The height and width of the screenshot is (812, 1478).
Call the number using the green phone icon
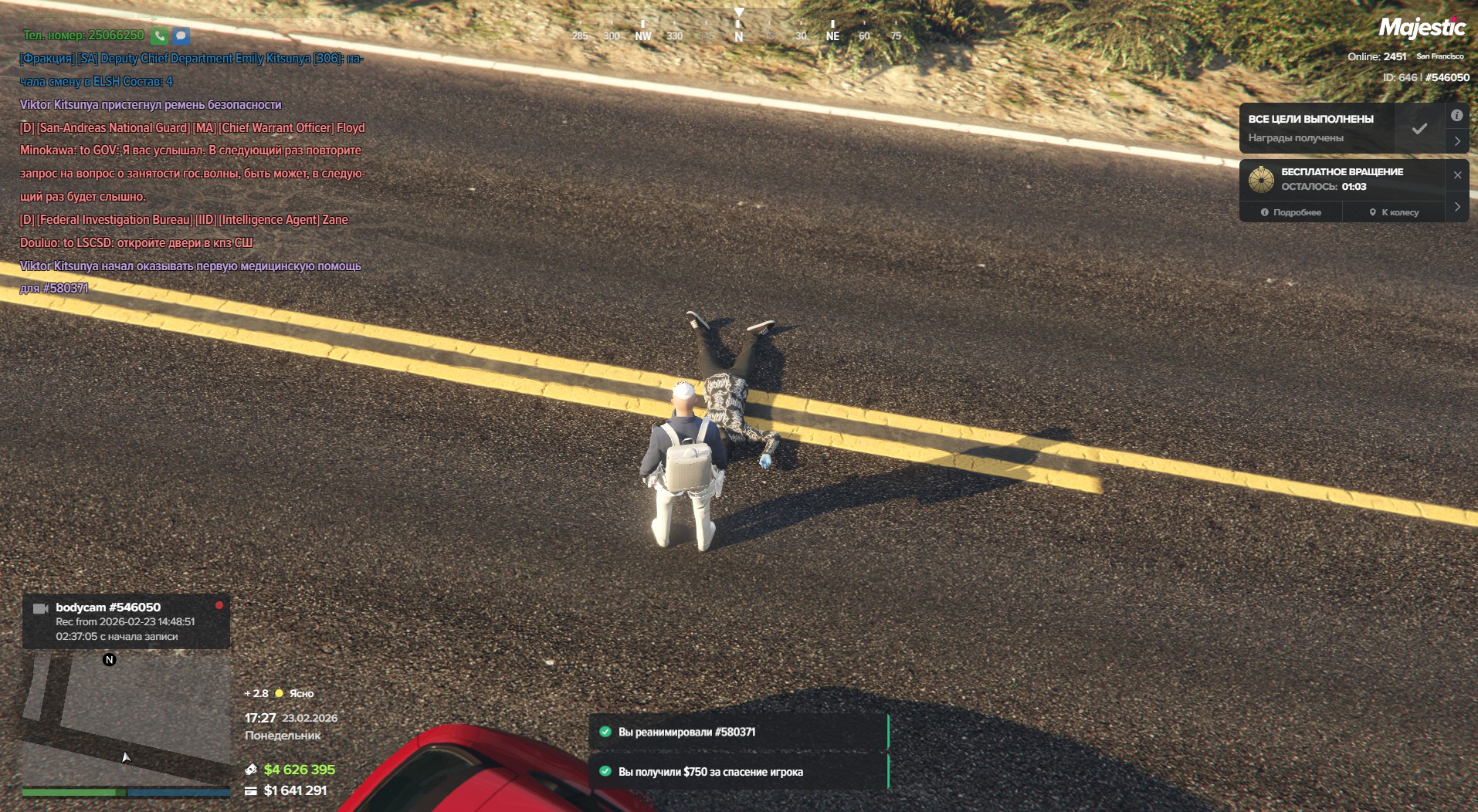(x=159, y=36)
